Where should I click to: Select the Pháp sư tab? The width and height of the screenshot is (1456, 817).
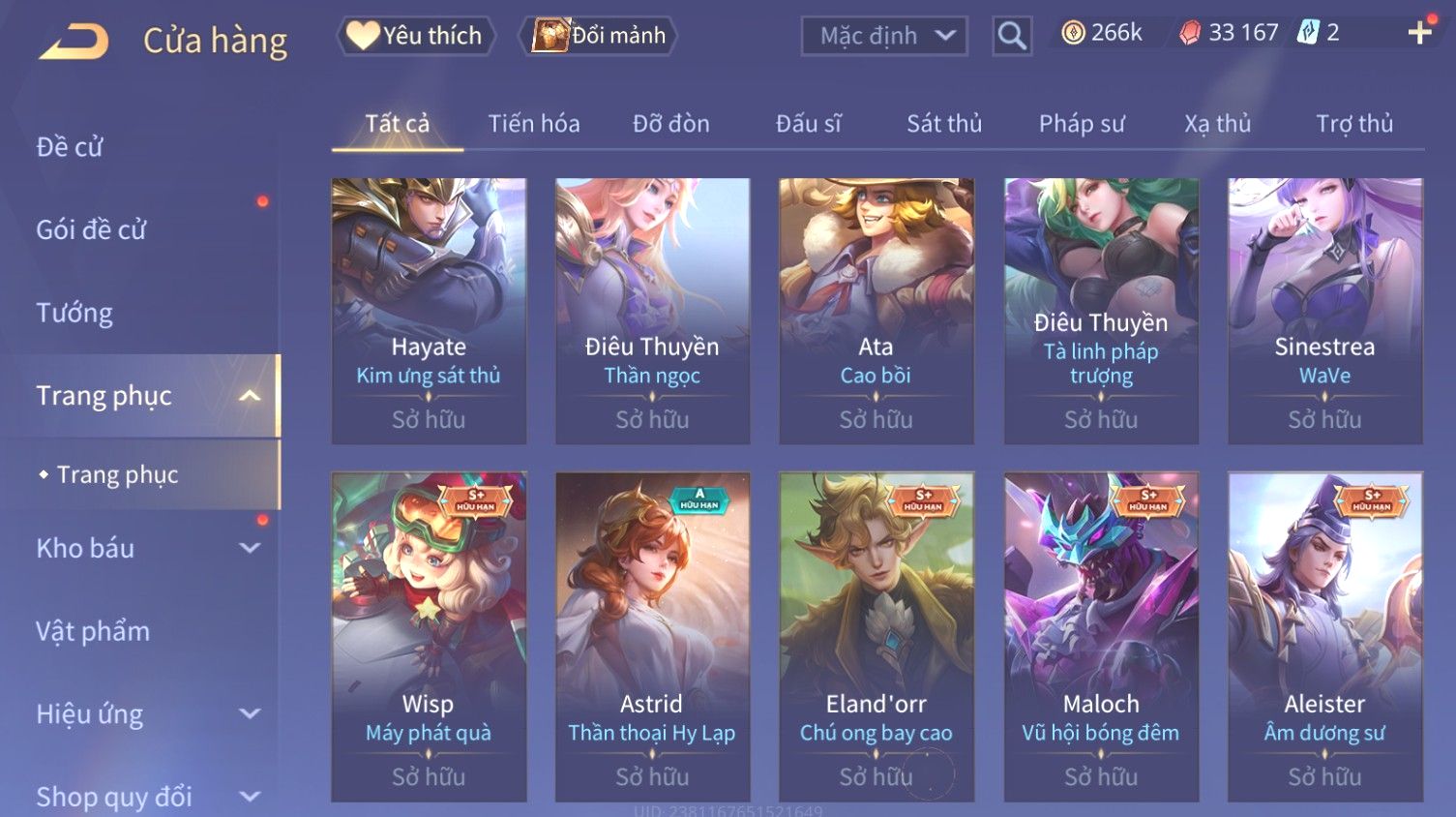point(1082,124)
